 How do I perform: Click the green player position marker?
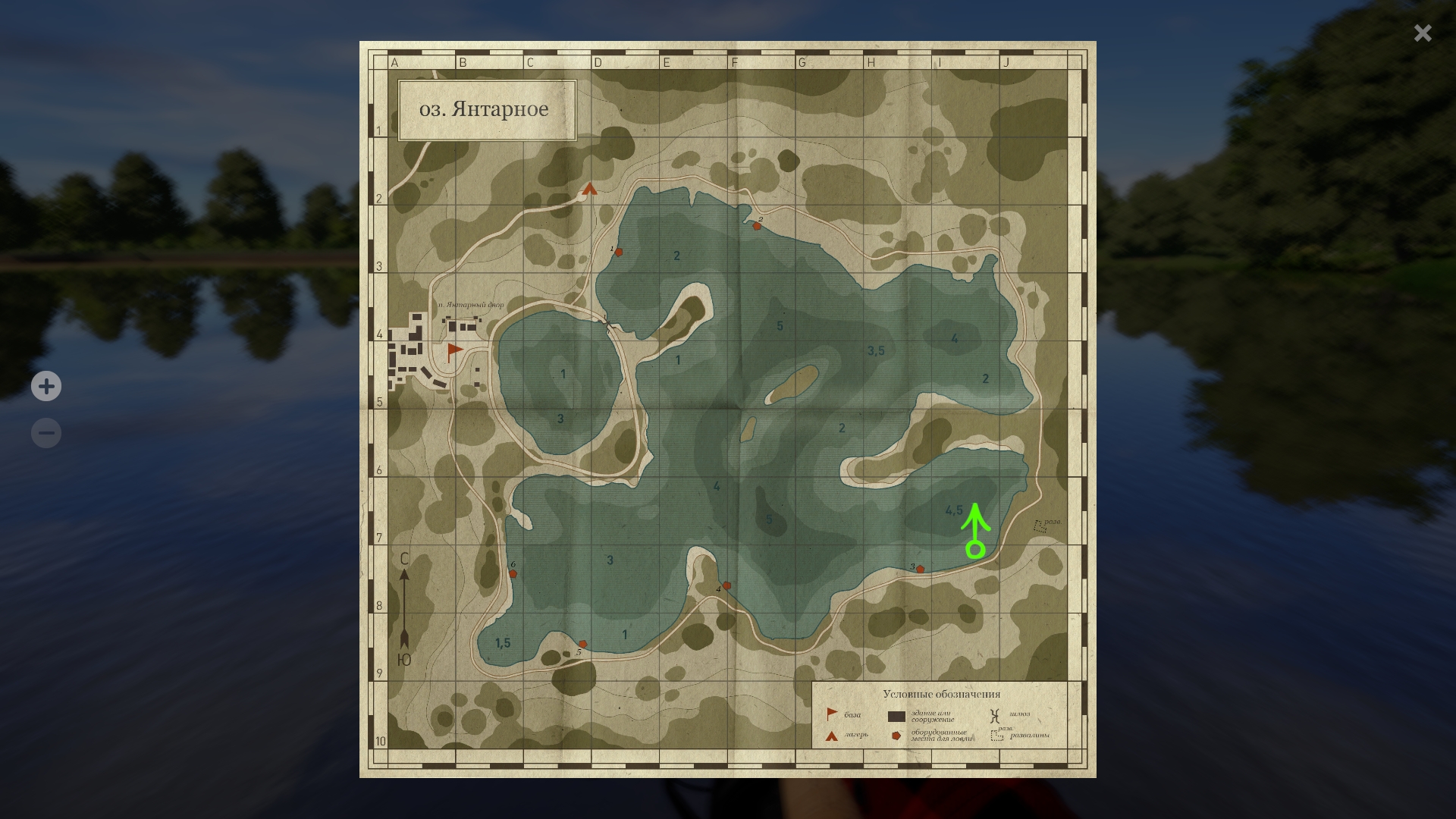tap(975, 549)
